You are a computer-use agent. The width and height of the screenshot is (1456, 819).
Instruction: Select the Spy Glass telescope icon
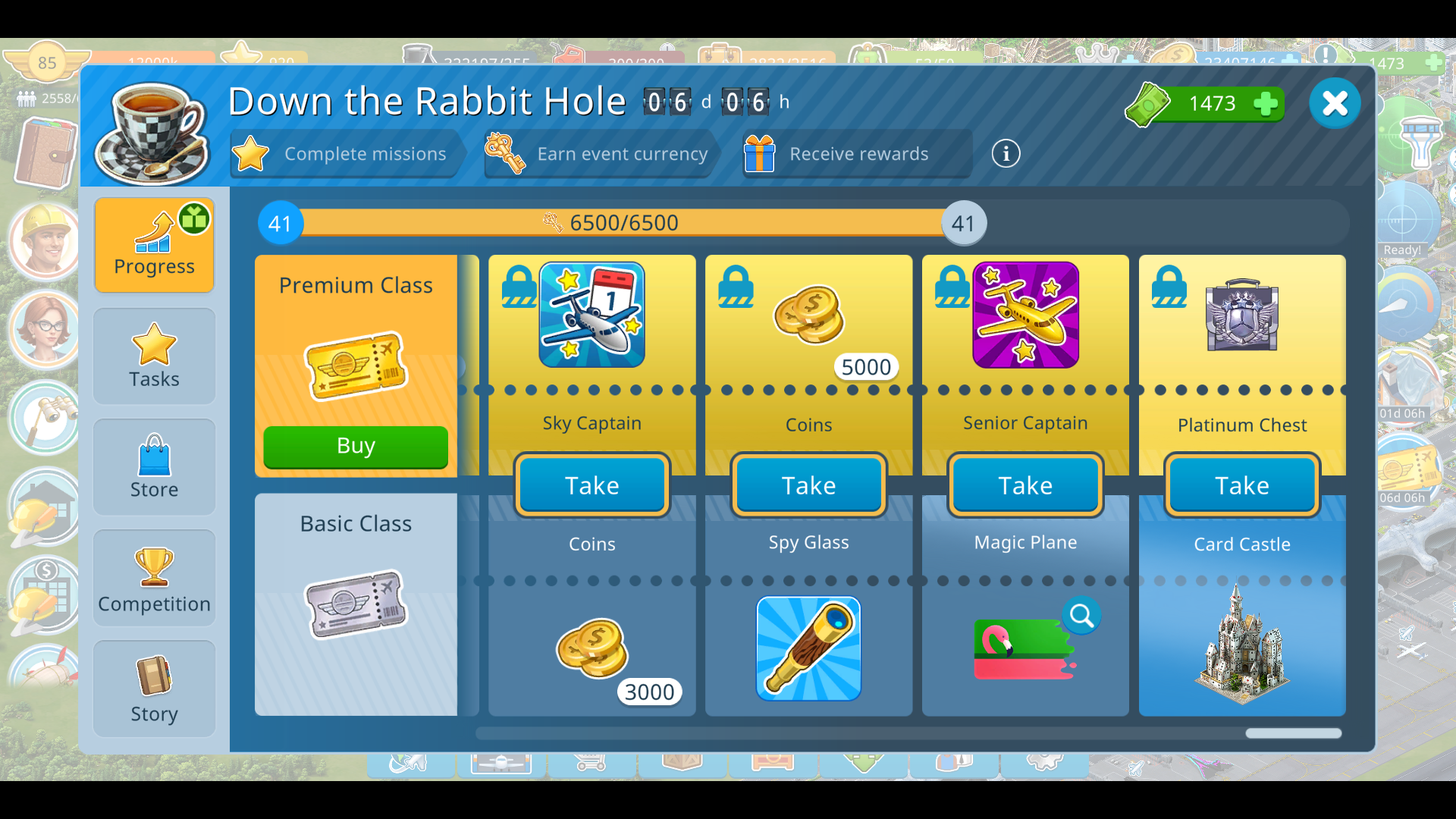pos(808,648)
